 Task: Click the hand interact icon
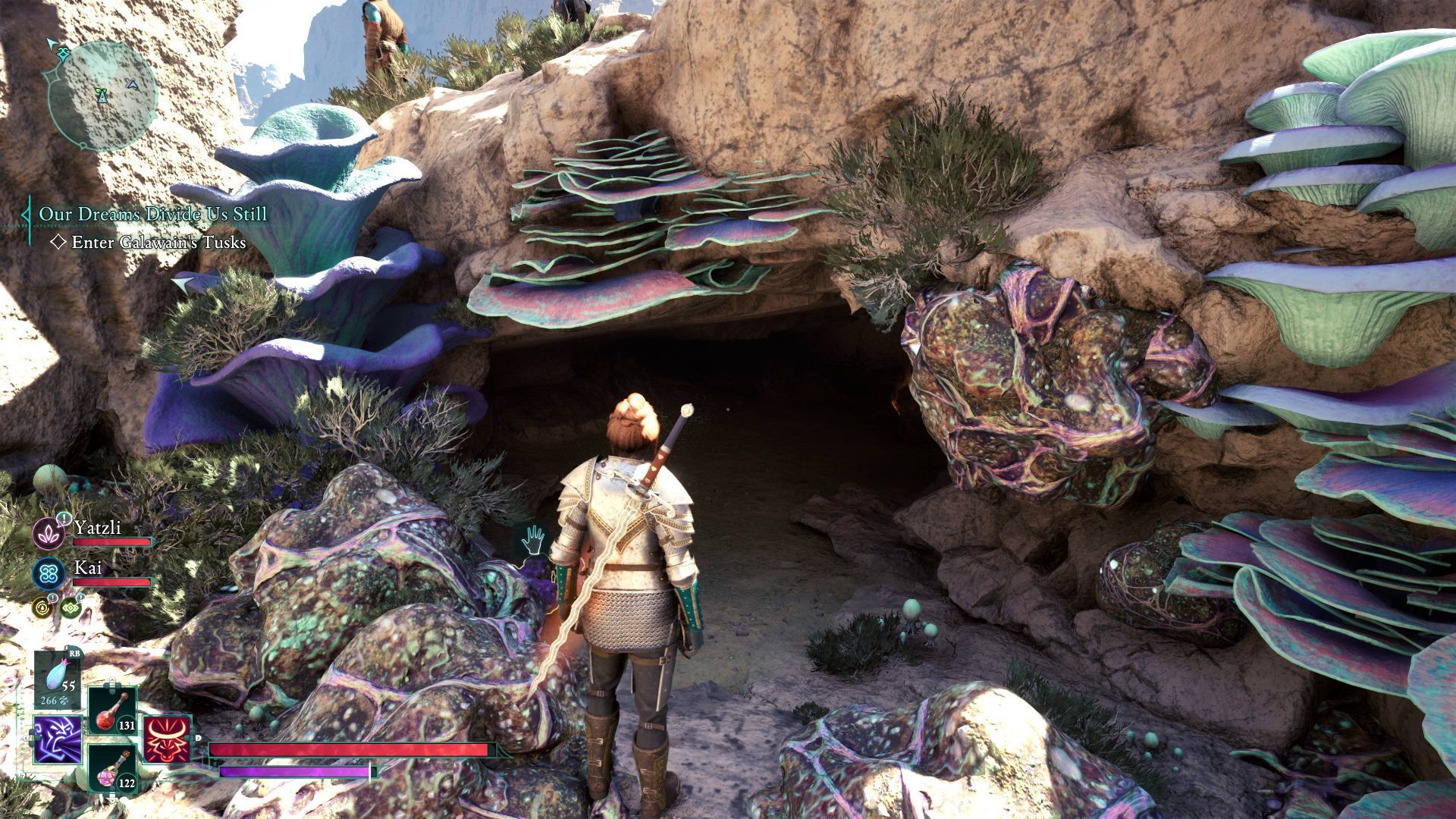tap(534, 540)
